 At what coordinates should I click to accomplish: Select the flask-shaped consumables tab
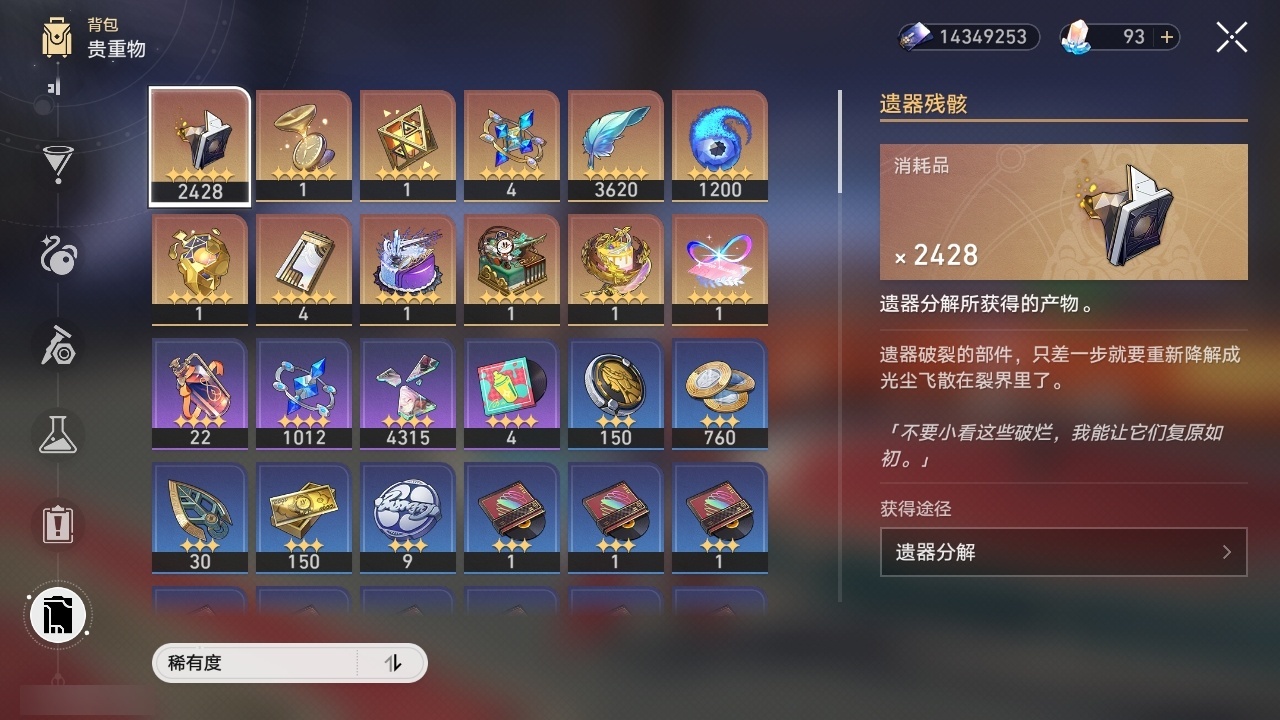coord(58,435)
